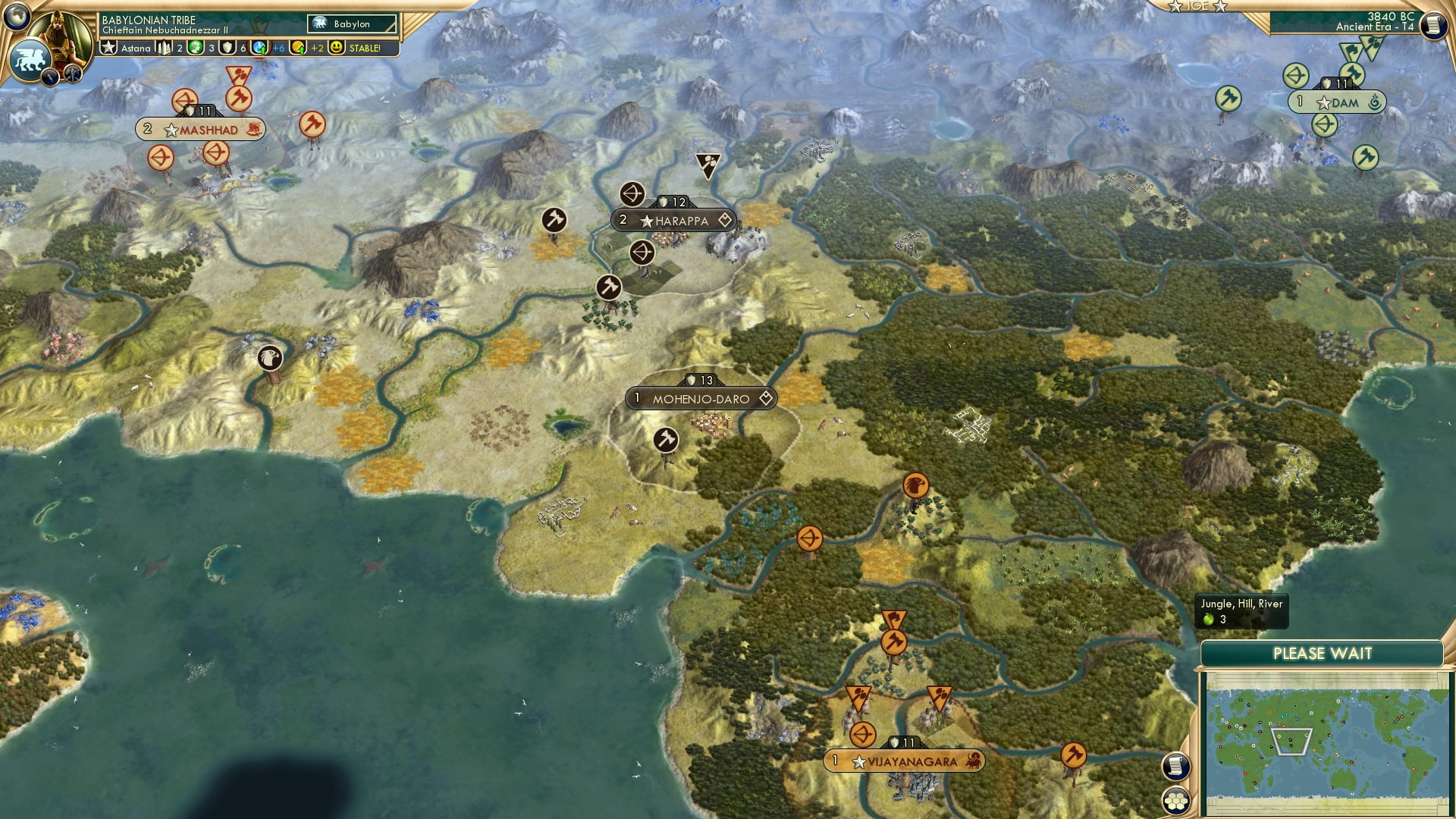Select the worker hammer unit near Mohenjo-Daro
The image size is (1456, 819).
(x=664, y=440)
